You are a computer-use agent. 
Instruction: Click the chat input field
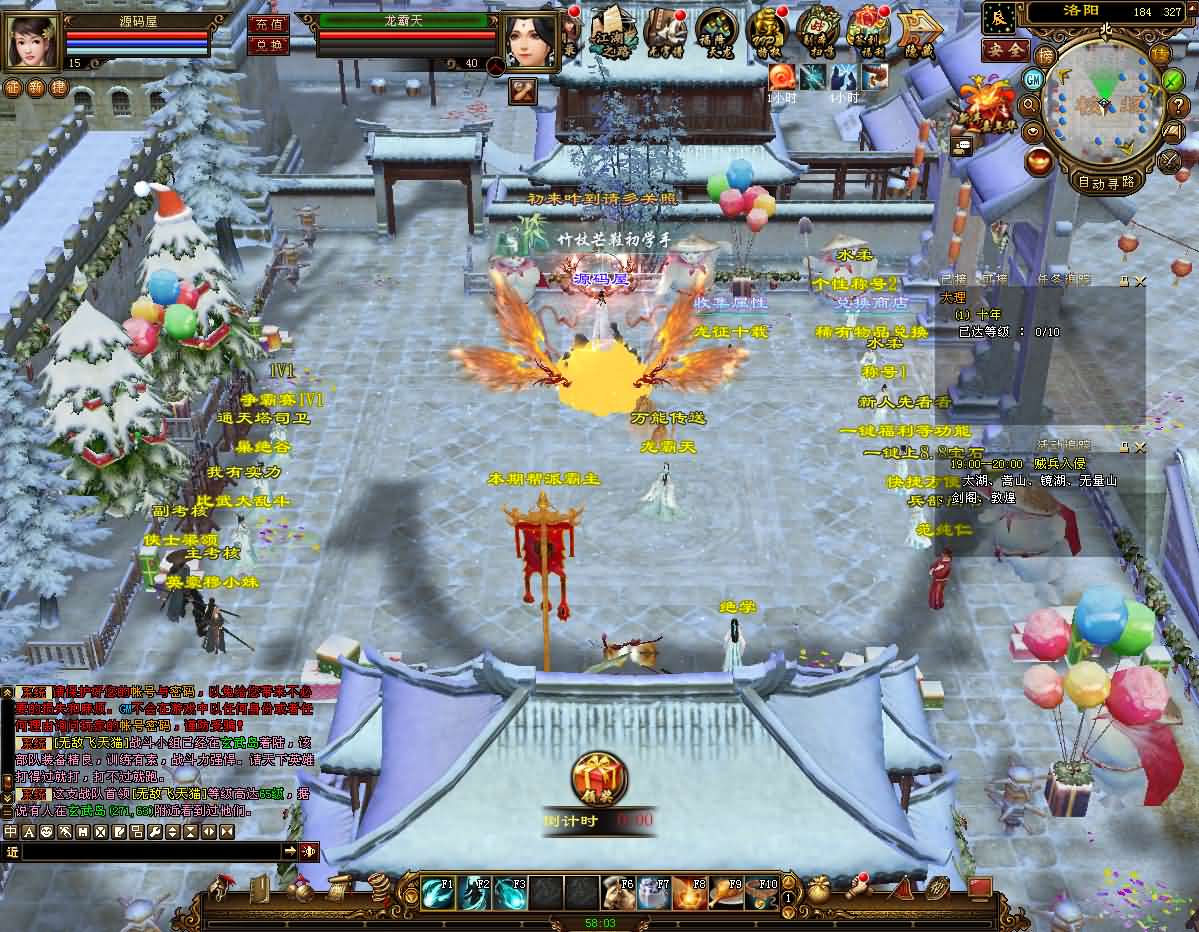(150, 851)
